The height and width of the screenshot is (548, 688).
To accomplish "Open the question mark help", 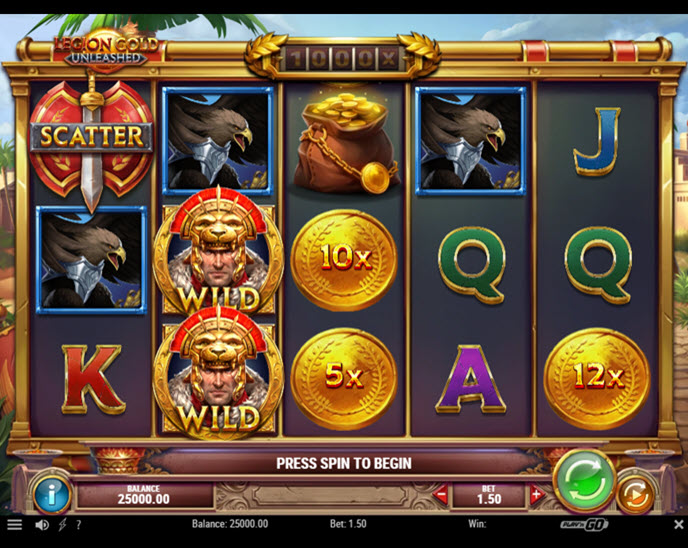I will [x=78, y=524].
